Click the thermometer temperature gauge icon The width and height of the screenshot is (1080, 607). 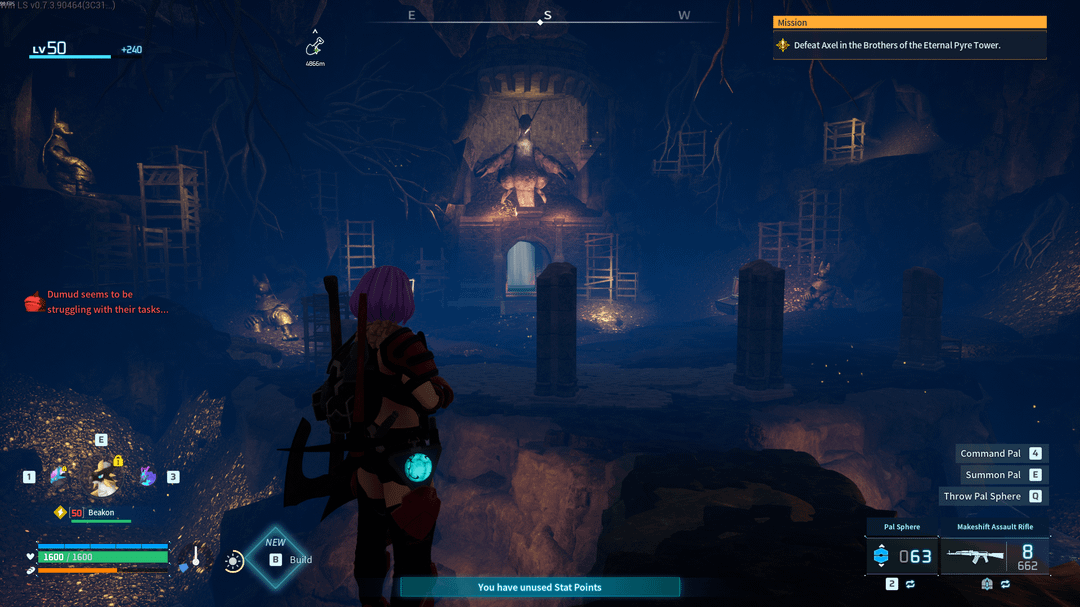pos(196,557)
